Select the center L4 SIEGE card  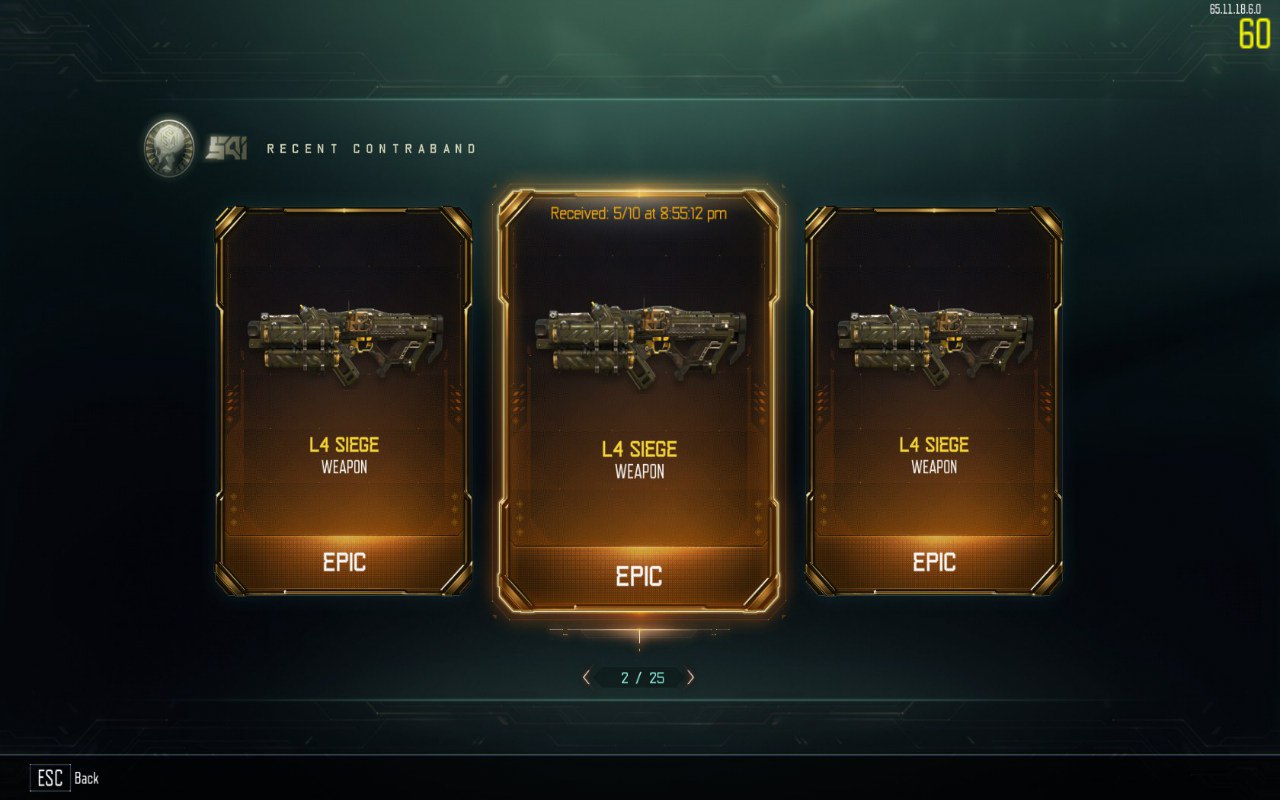point(639,400)
